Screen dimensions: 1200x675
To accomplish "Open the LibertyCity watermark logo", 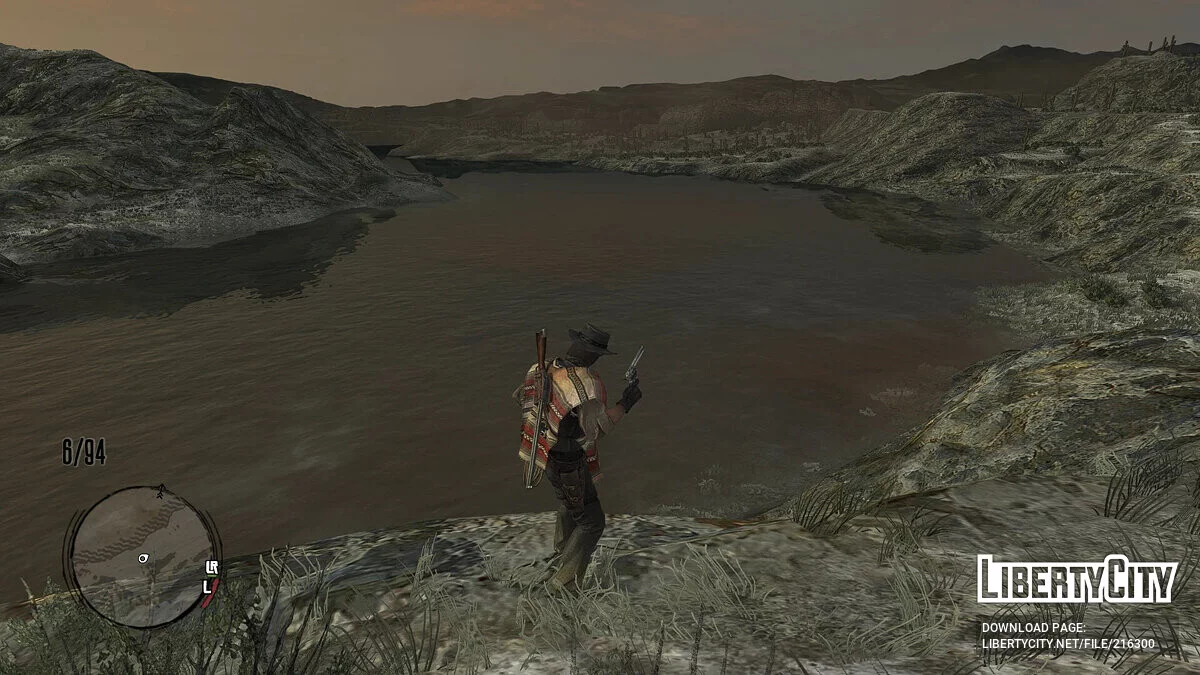I will click(1076, 580).
